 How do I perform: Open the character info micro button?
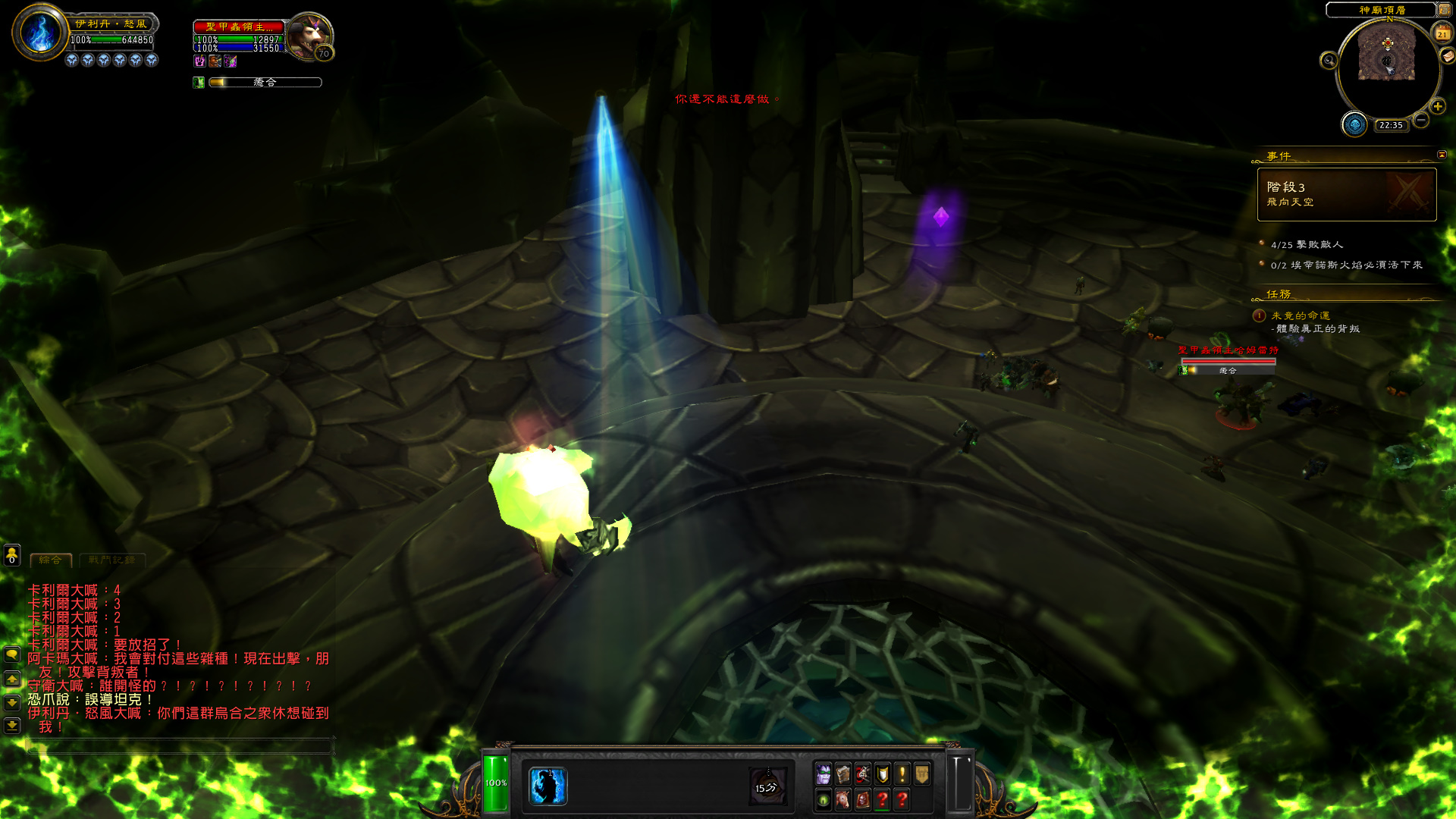[x=824, y=774]
